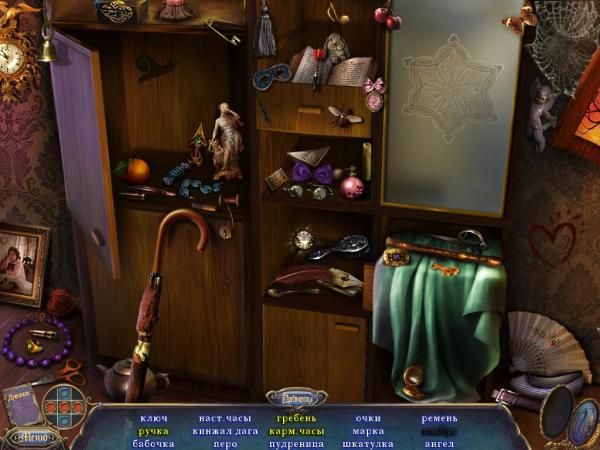Click the four-circle amulet icon
The height and width of the screenshot is (450, 600).
pyautogui.click(x=66, y=407)
